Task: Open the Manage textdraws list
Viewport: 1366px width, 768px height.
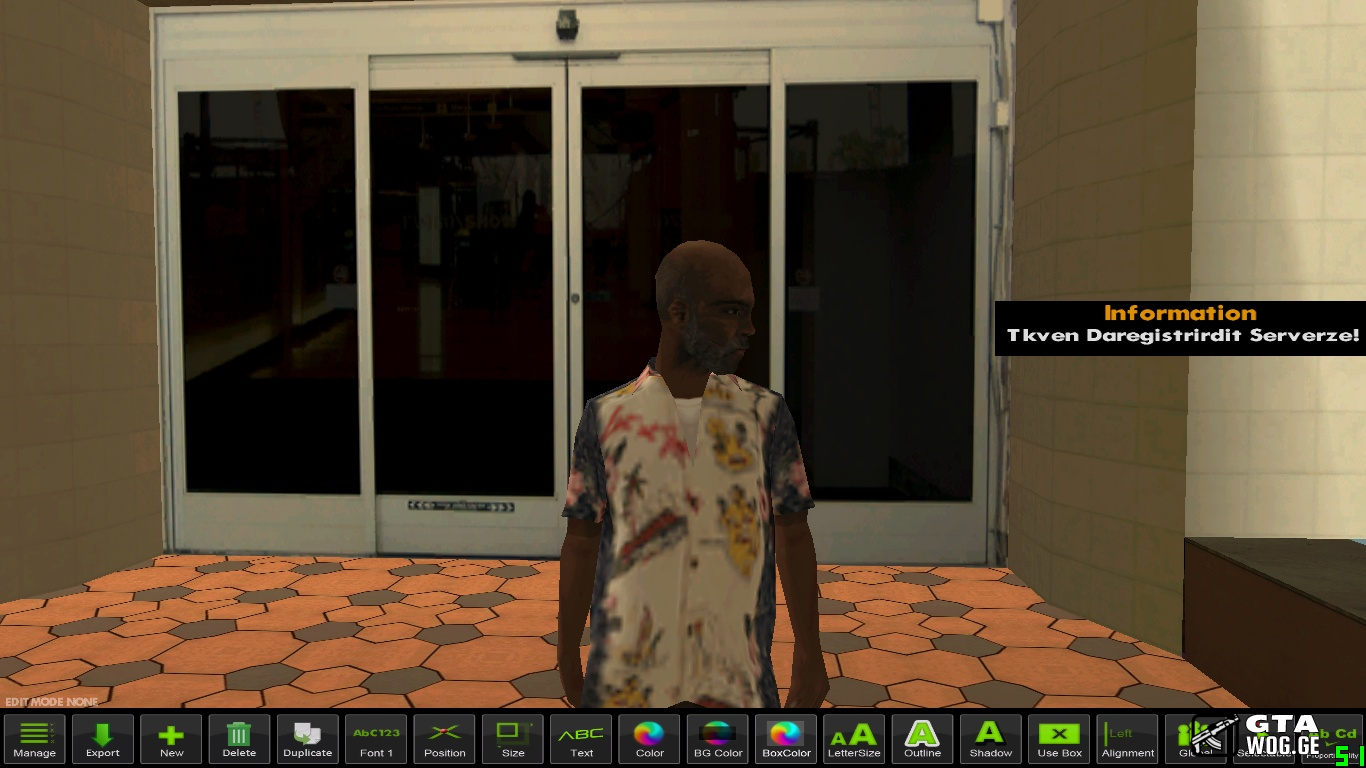Action: point(35,739)
